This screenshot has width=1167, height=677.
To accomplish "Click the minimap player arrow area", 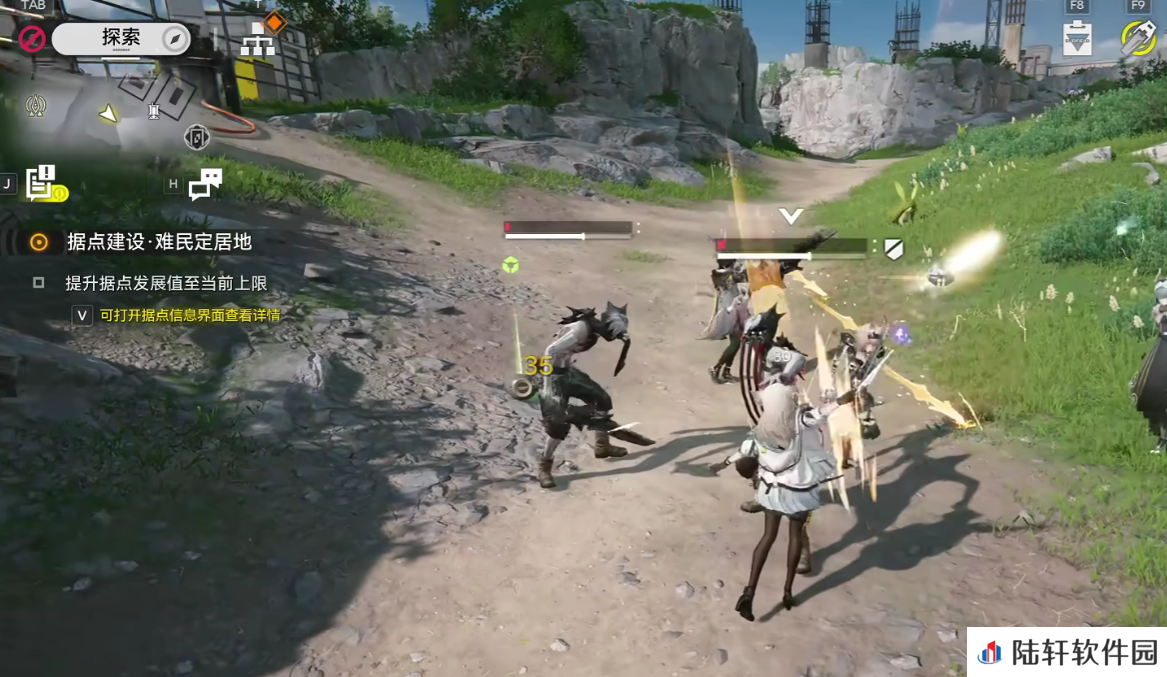I will coord(108,114).
